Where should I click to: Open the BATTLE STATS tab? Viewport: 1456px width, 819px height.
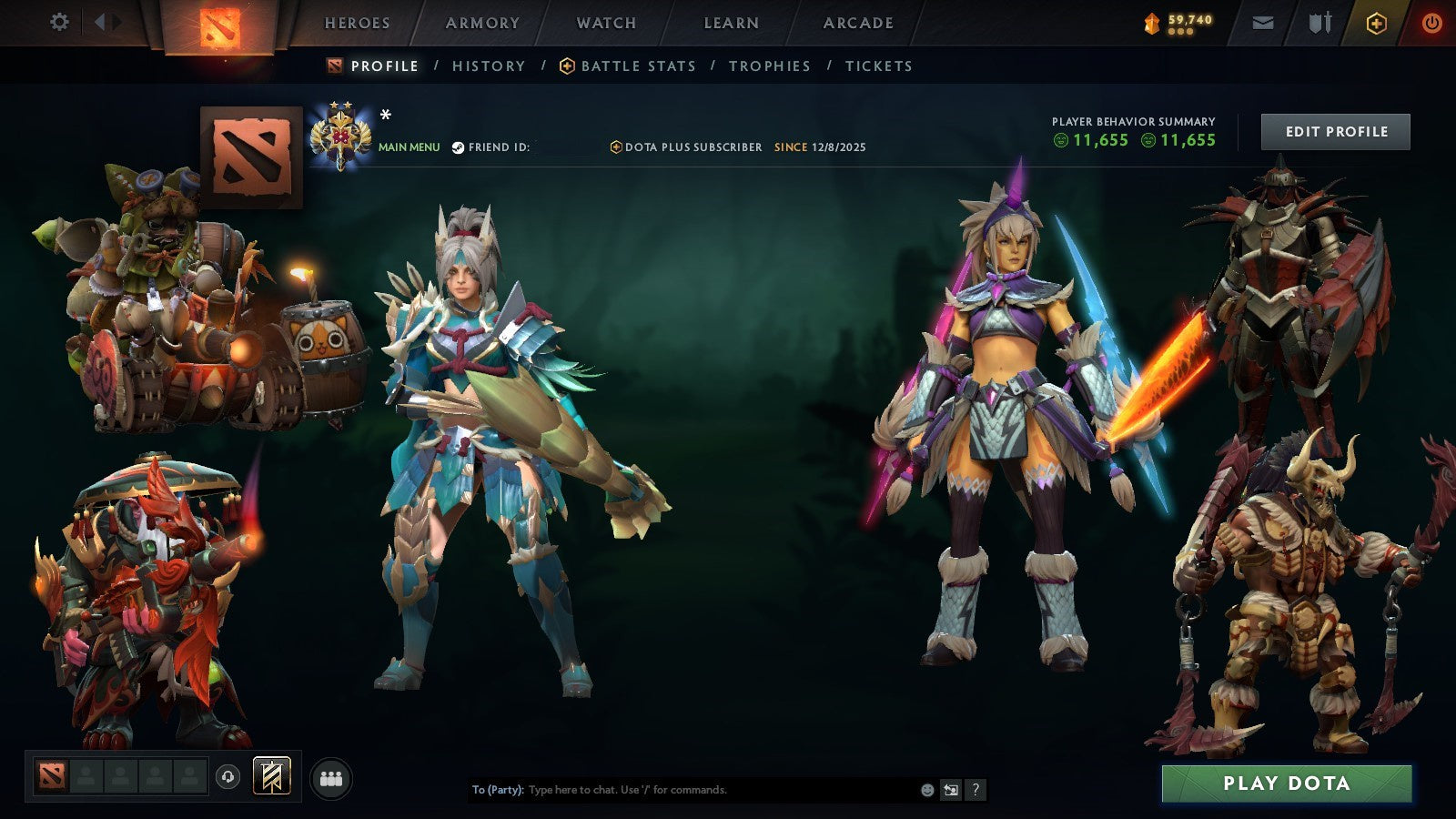point(637,66)
